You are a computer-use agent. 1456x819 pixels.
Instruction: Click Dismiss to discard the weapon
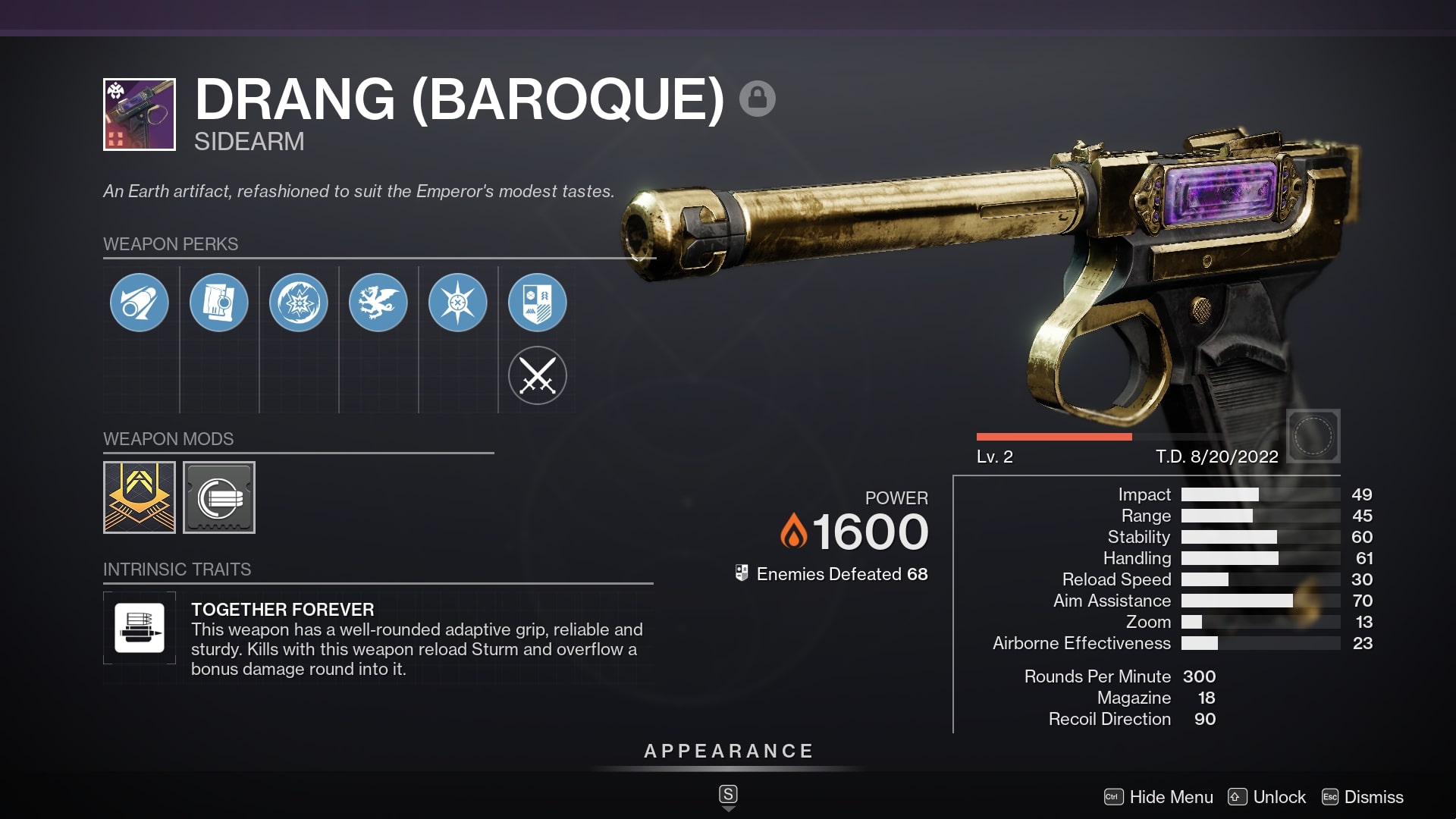click(1373, 797)
